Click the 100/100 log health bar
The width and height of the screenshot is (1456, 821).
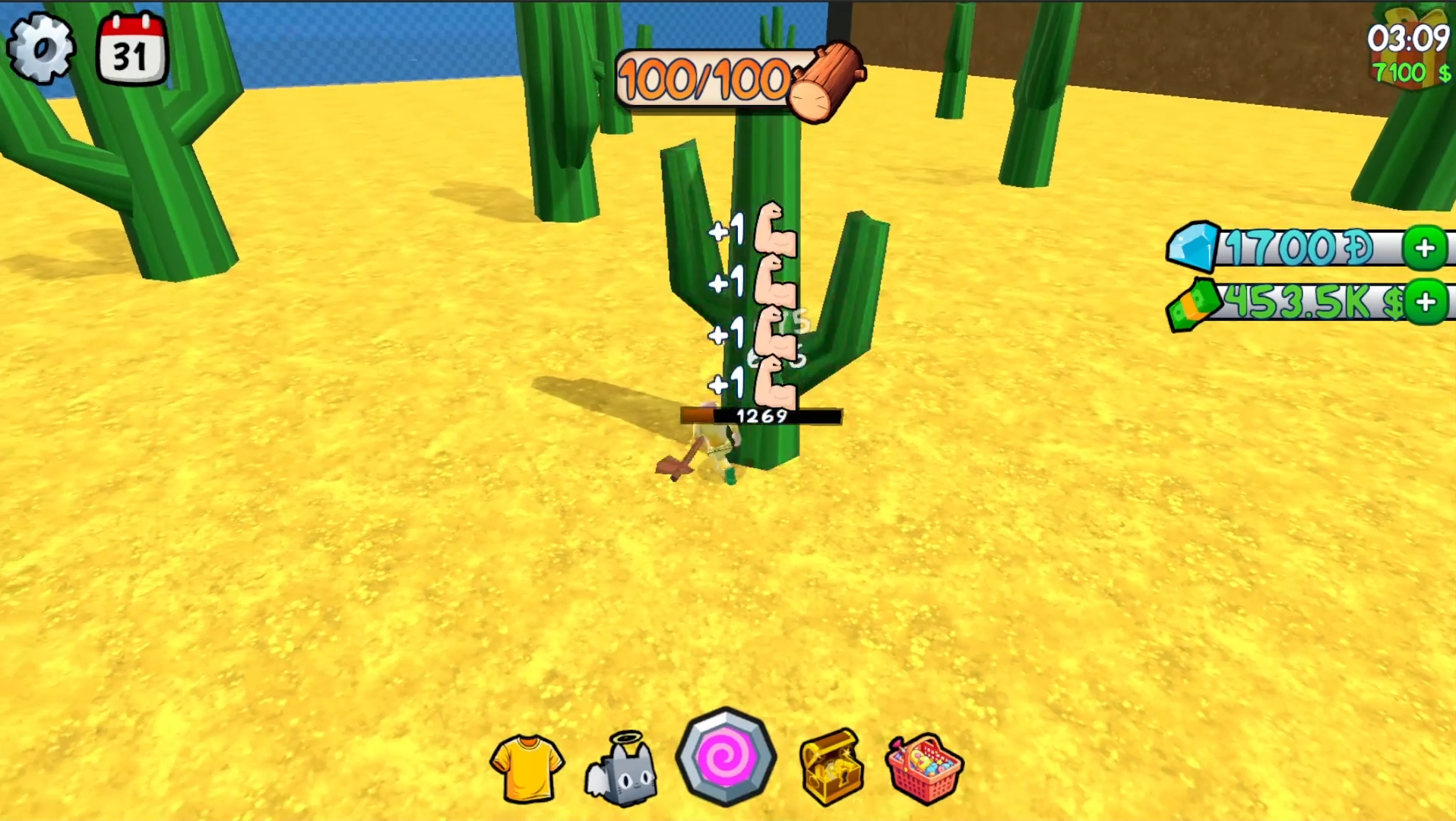coord(703,78)
